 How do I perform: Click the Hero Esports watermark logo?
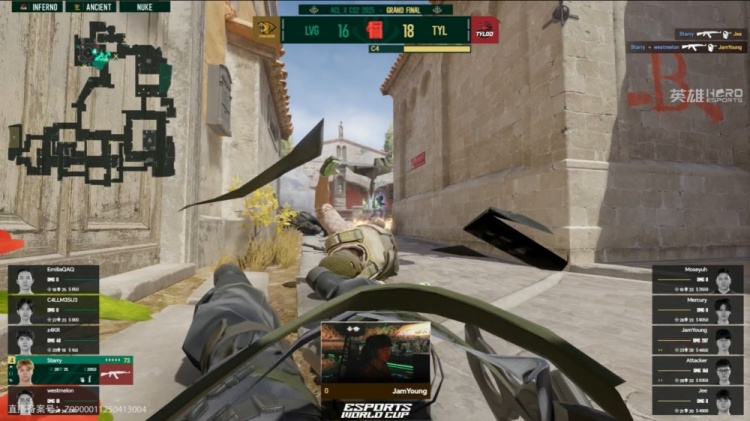(705, 96)
